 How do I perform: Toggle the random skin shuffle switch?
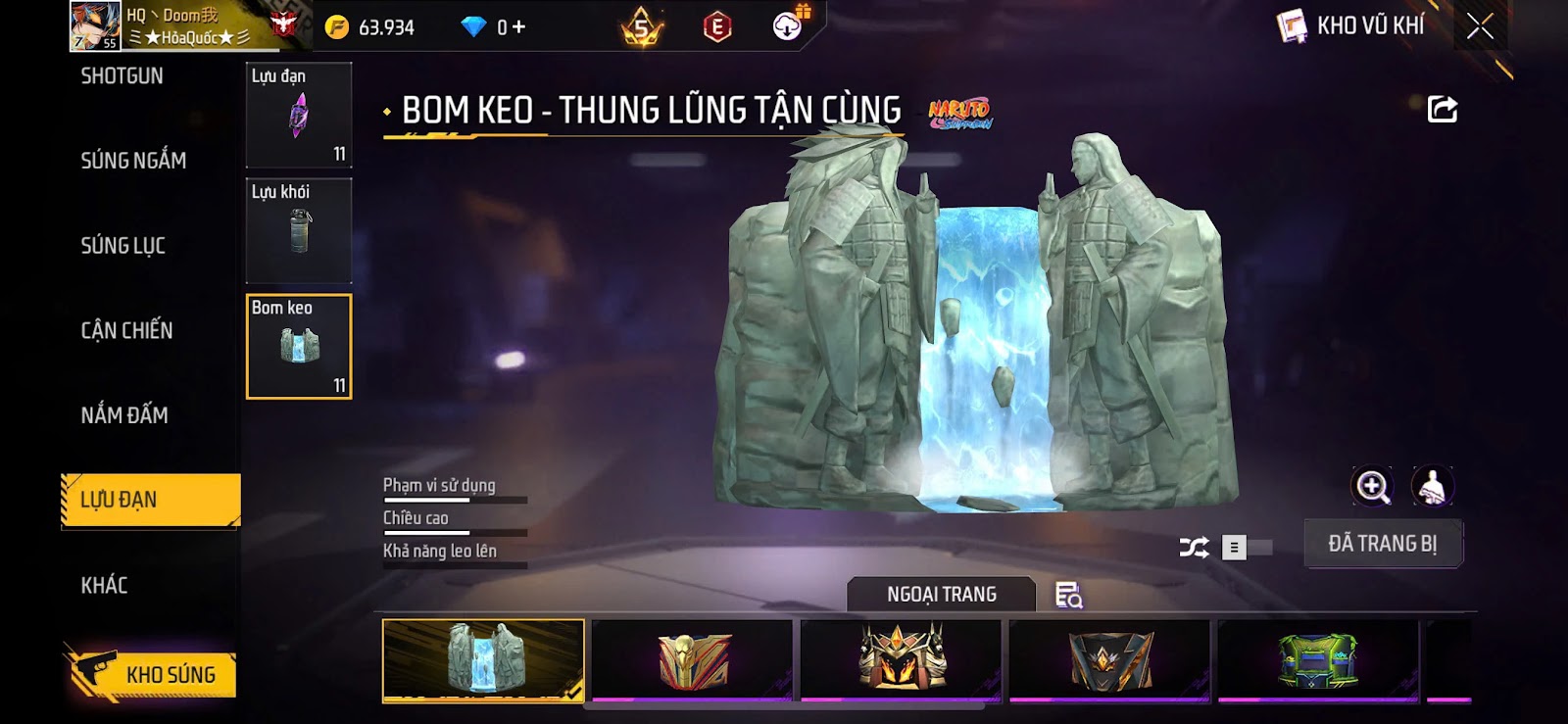tap(1247, 548)
